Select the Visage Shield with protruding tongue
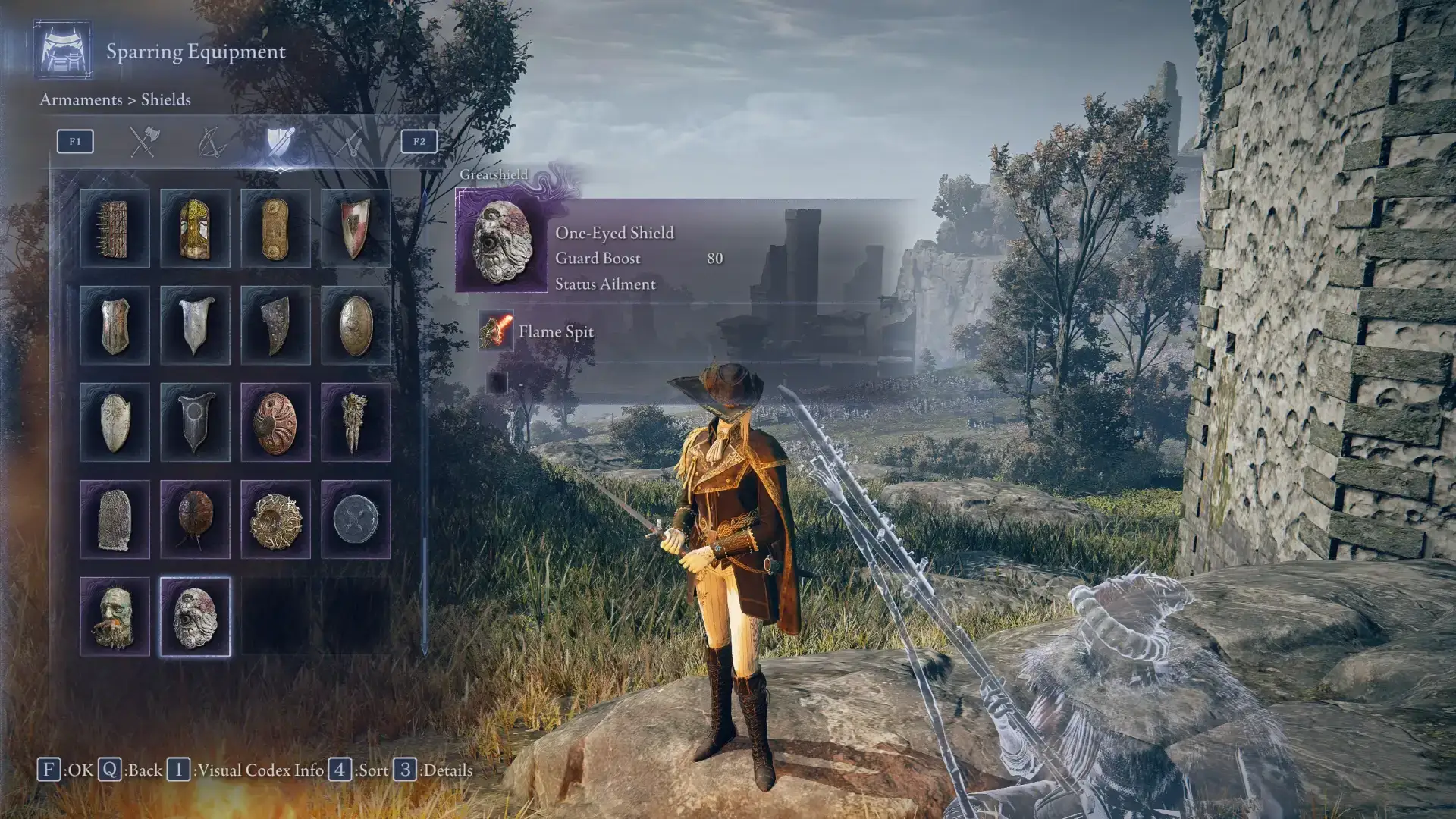 click(115, 617)
